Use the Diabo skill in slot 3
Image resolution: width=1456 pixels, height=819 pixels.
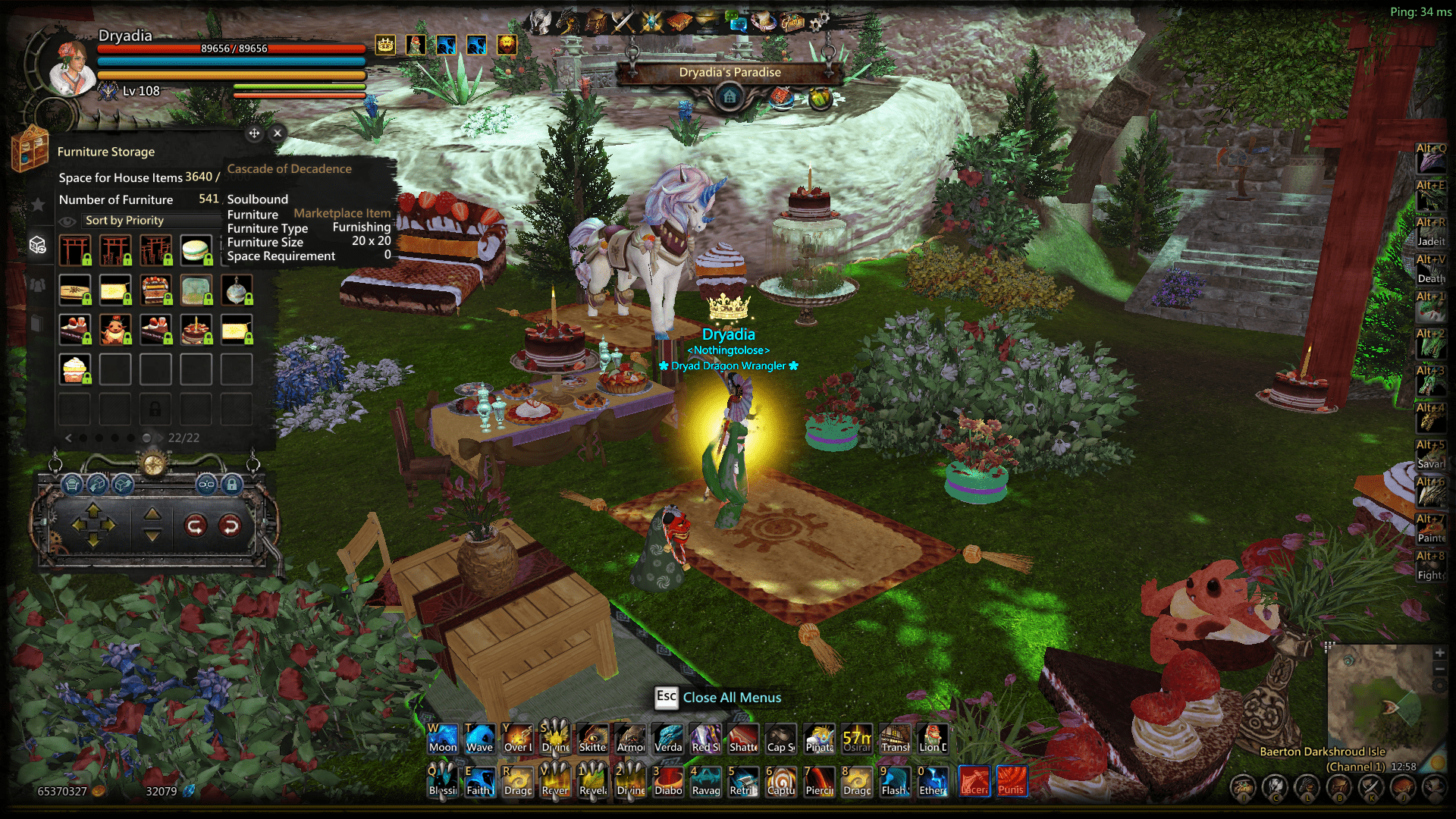pyautogui.click(x=668, y=781)
